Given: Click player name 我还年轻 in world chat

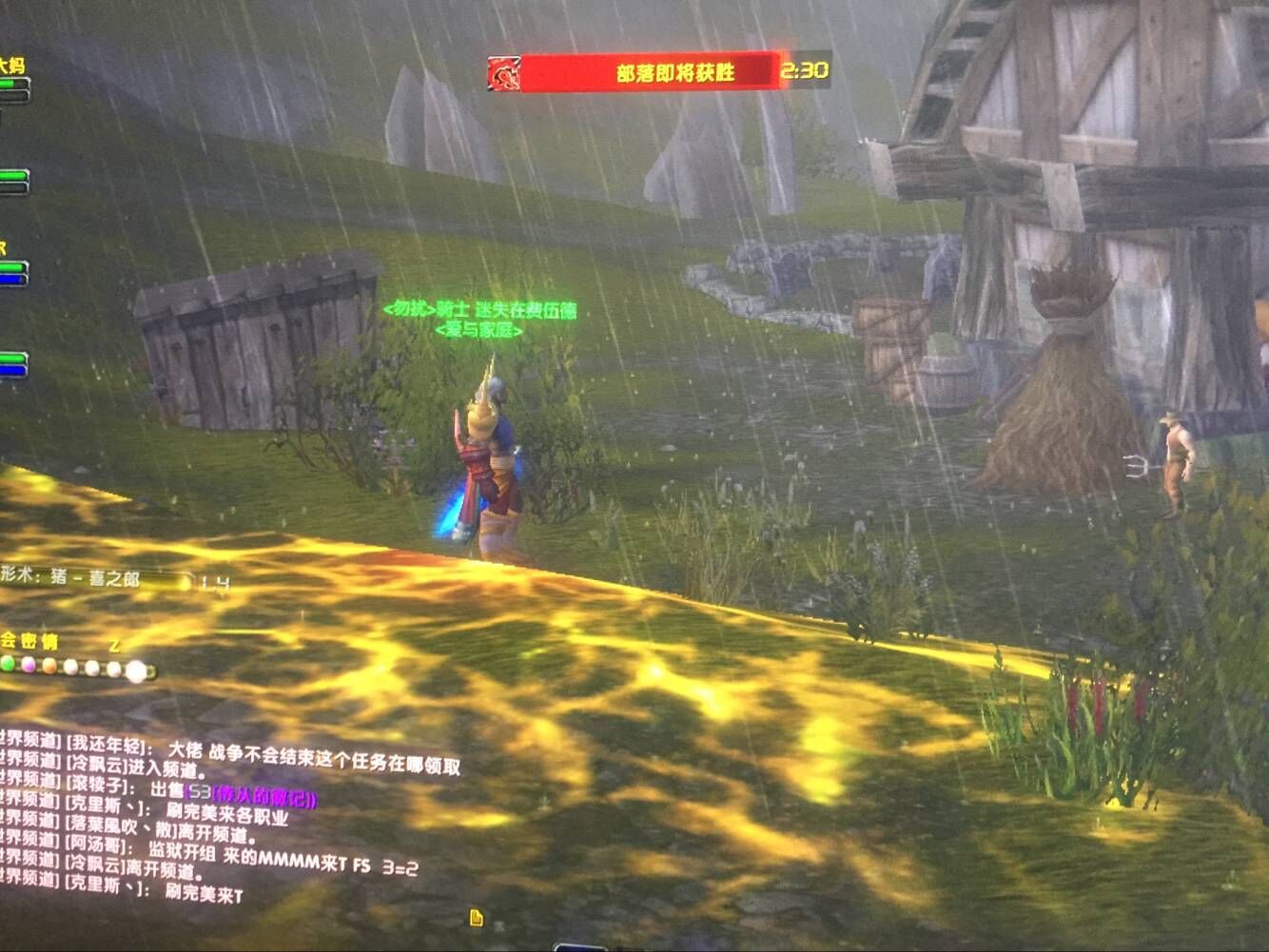Looking at the screenshot, I should click(x=105, y=745).
